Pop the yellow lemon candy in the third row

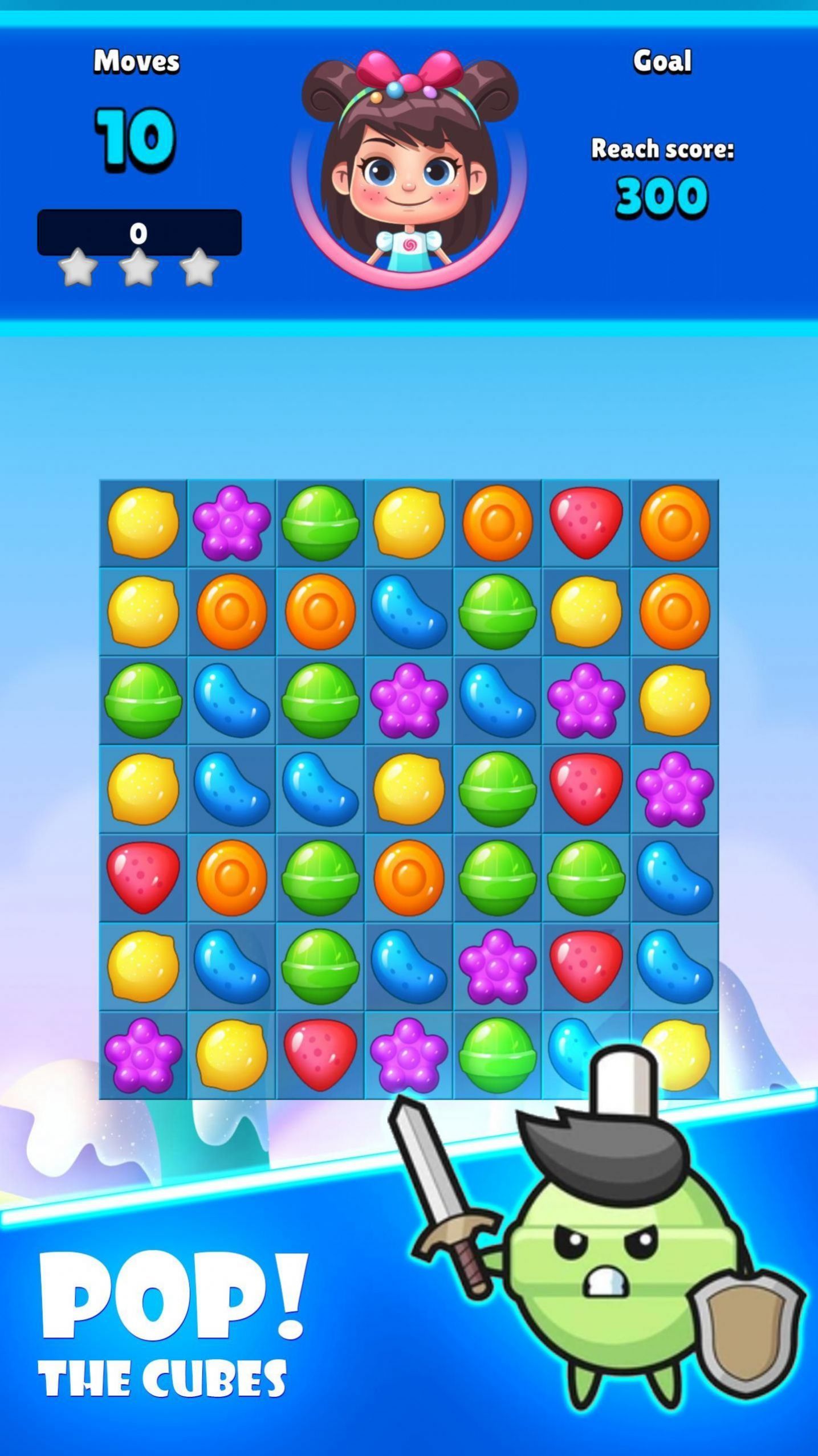[674, 700]
